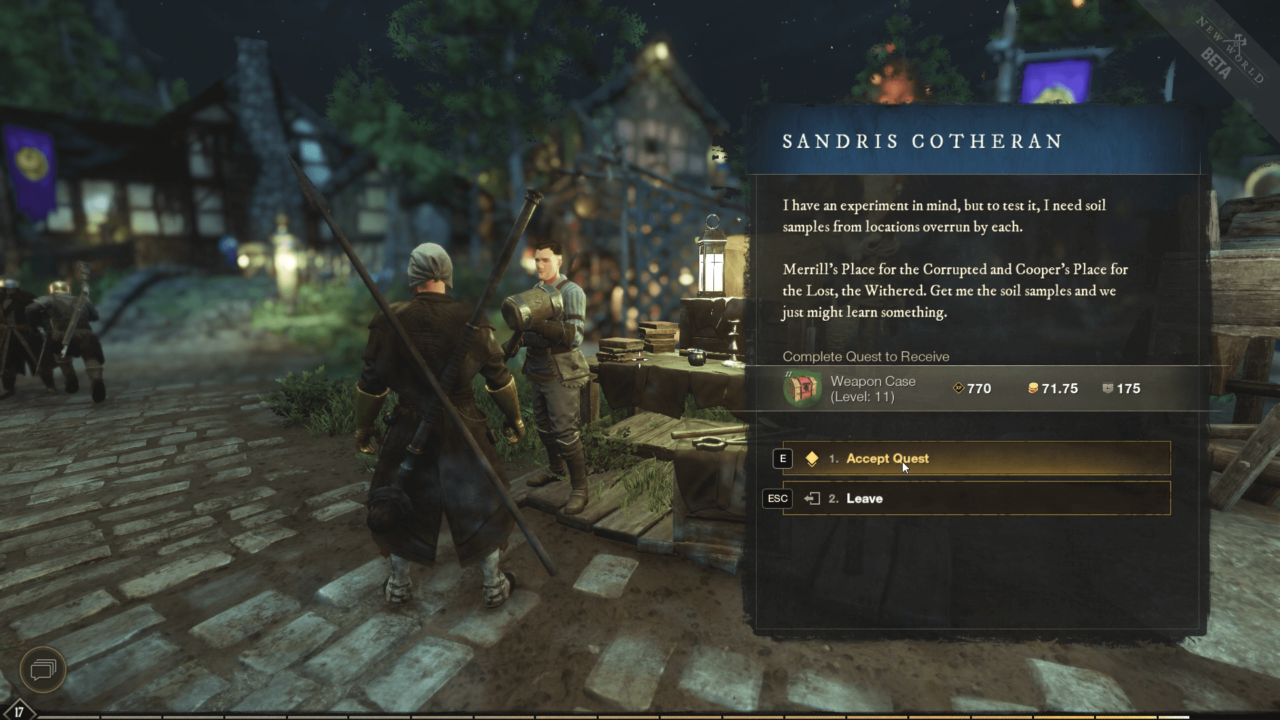Click the 71.75 coin reward value
Image resolution: width=1280 pixels, height=720 pixels.
[x=1060, y=388]
